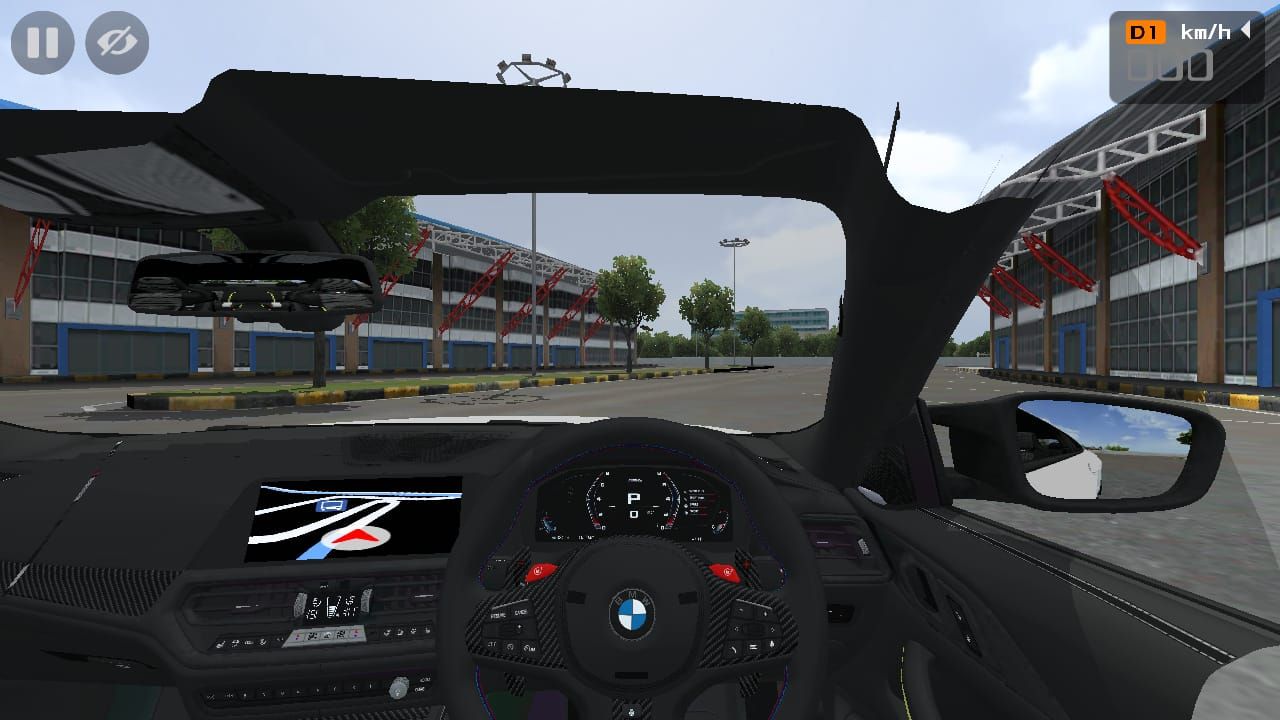1280x720 pixels.
Task: Adjust the temperature dial on the climate display
Action: pyautogui.click(x=300, y=605)
